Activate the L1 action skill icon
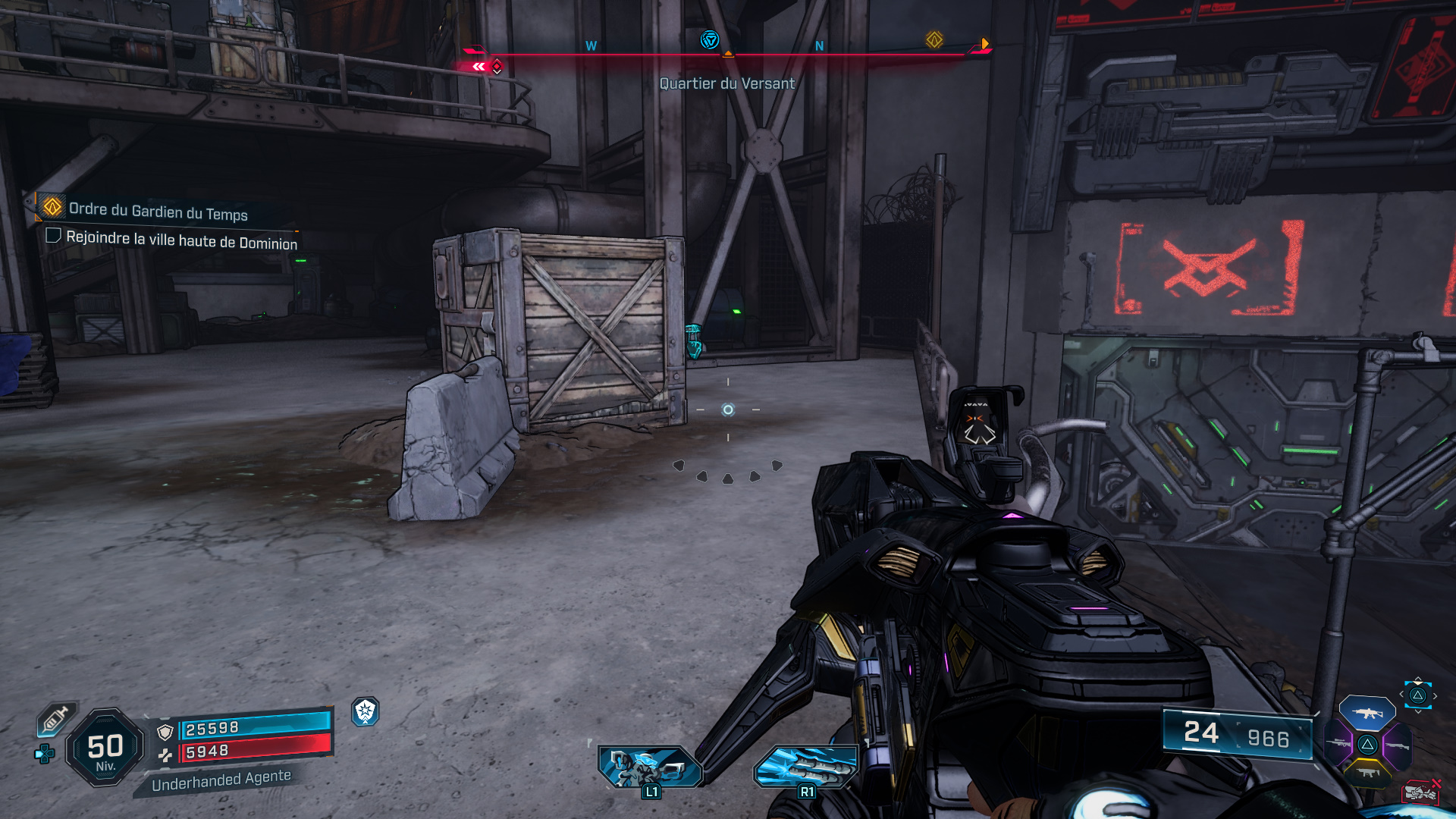 (x=650, y=767)
